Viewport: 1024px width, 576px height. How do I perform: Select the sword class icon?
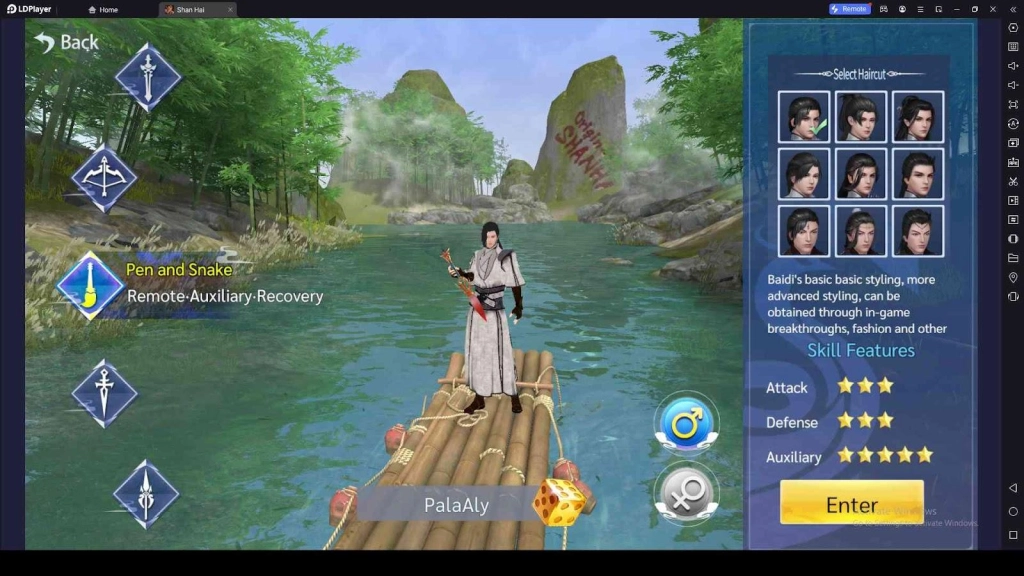[148, 77]
